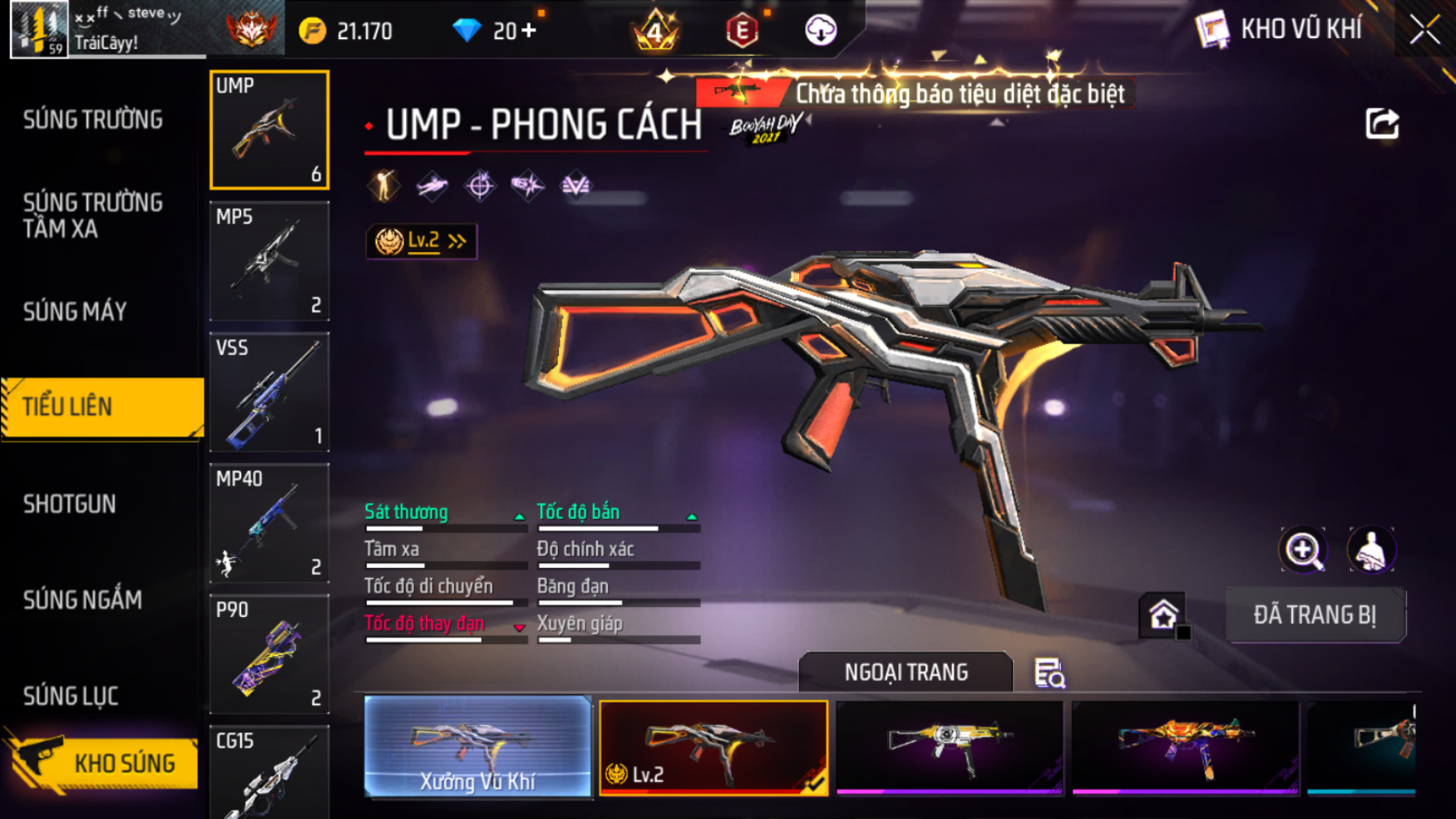The height and width of the screenshot is (819, 1456).
Task: Add diamonds with the plus button
Action: [528, 31]
